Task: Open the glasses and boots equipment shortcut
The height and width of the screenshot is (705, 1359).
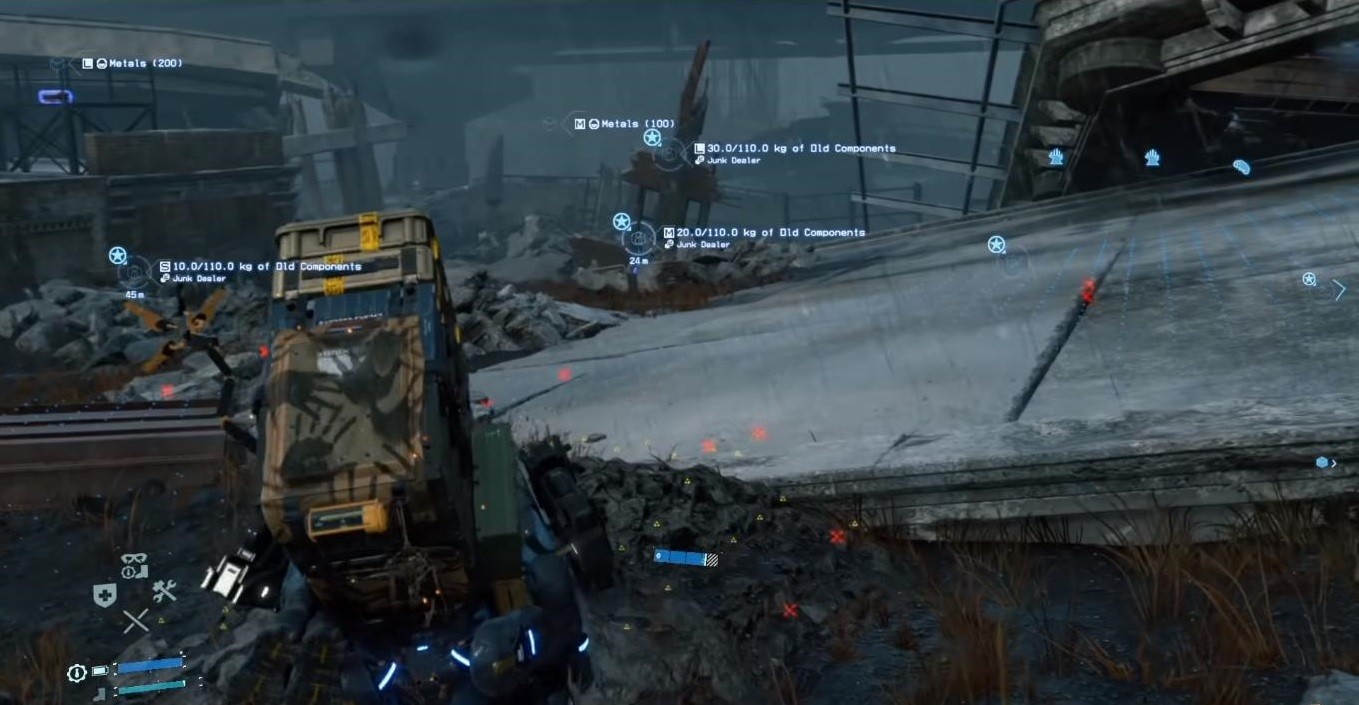Action: (134, 565)
